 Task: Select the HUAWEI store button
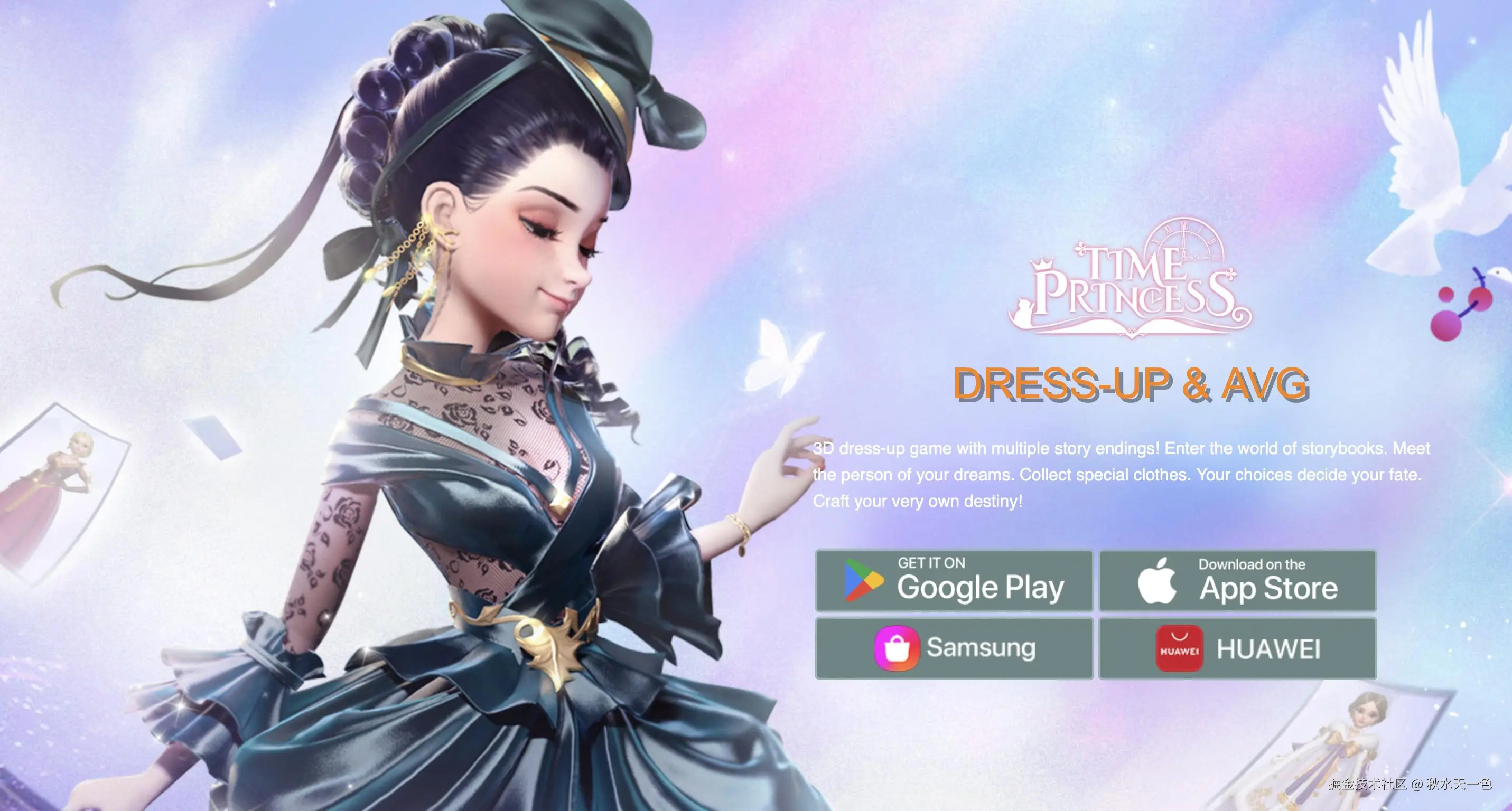1237,648
